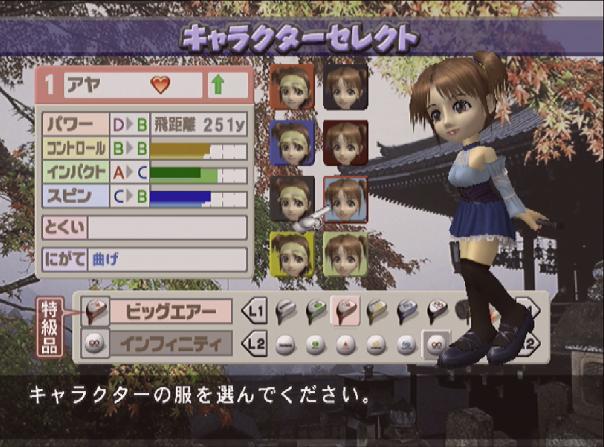Select the ビッグエアー club entry
Screen dimensions: 604x447
(x=171, y=311)
